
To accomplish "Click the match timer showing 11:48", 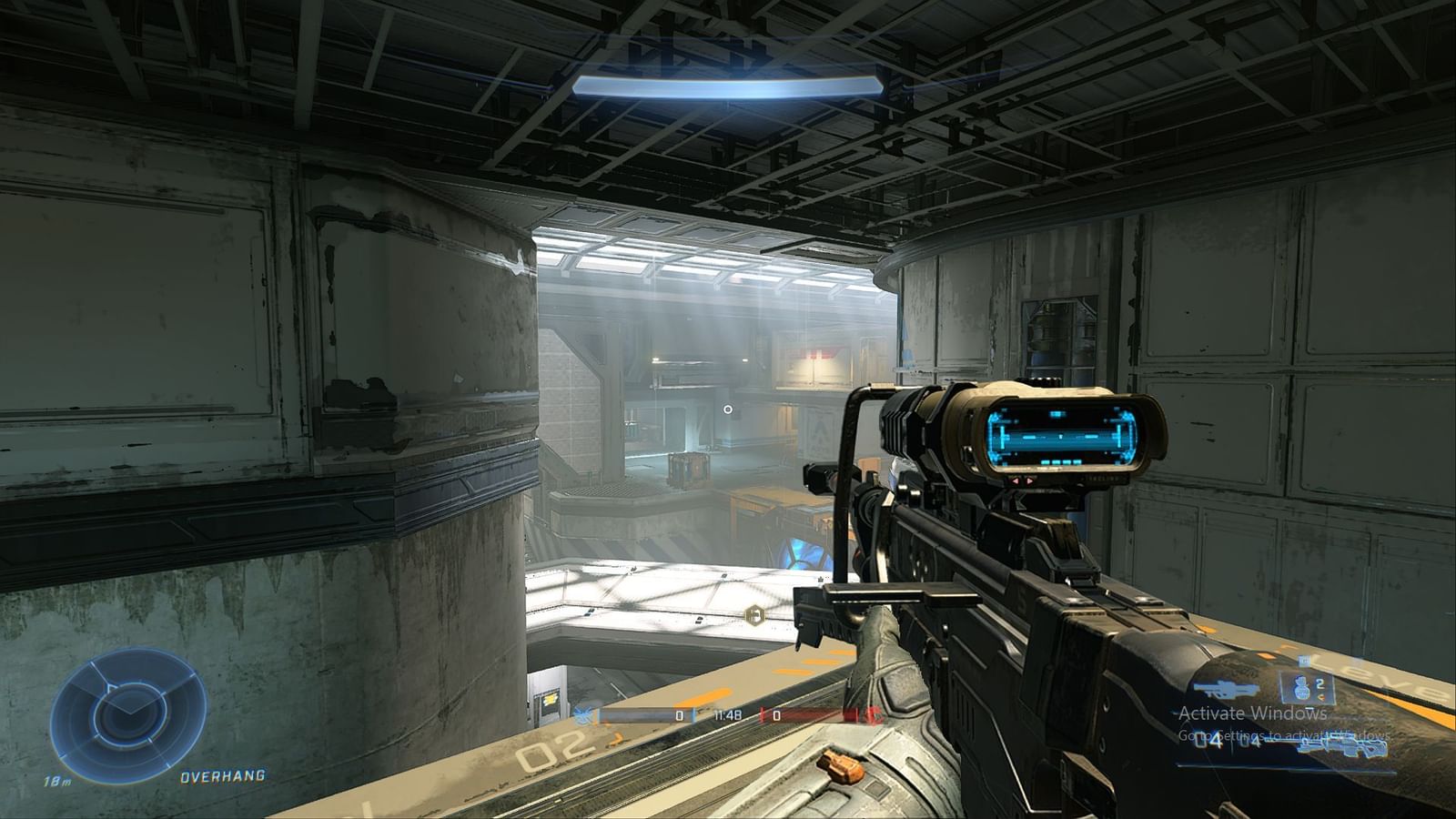I will coord(728,715).
